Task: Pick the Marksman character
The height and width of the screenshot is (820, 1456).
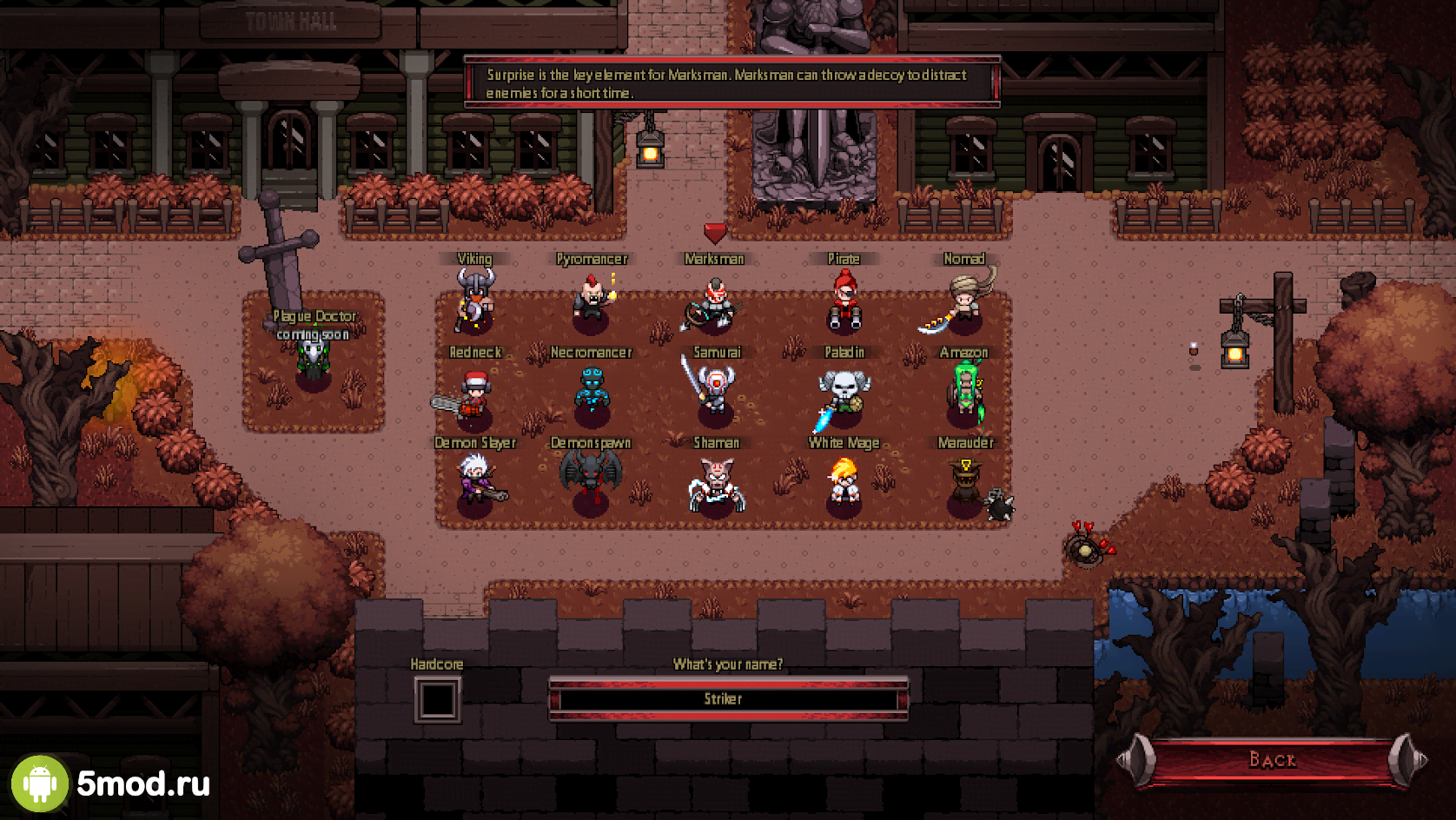Action: [714, 303]
